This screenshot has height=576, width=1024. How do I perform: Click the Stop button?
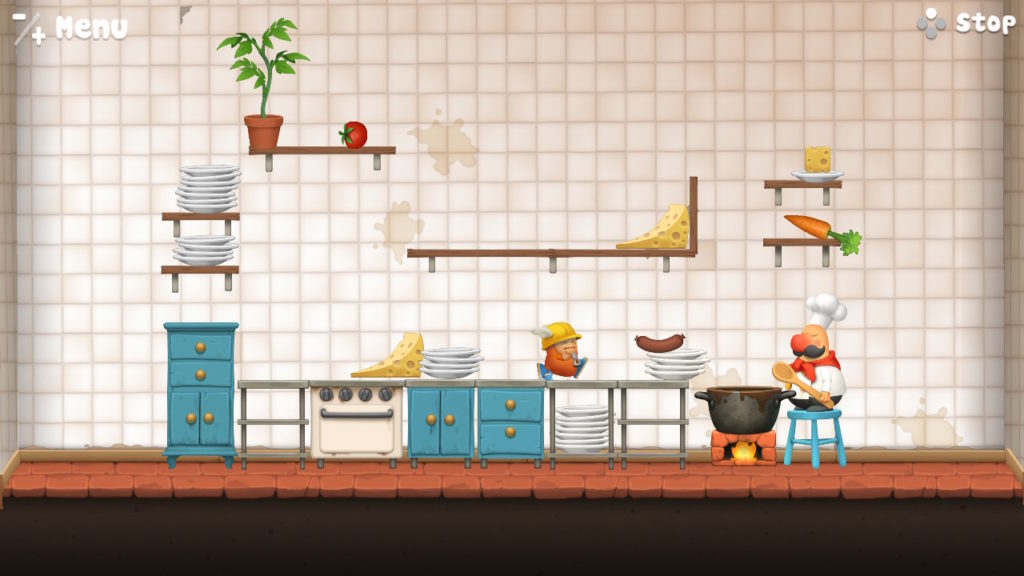pyautogui.click(x=967, y=23)
